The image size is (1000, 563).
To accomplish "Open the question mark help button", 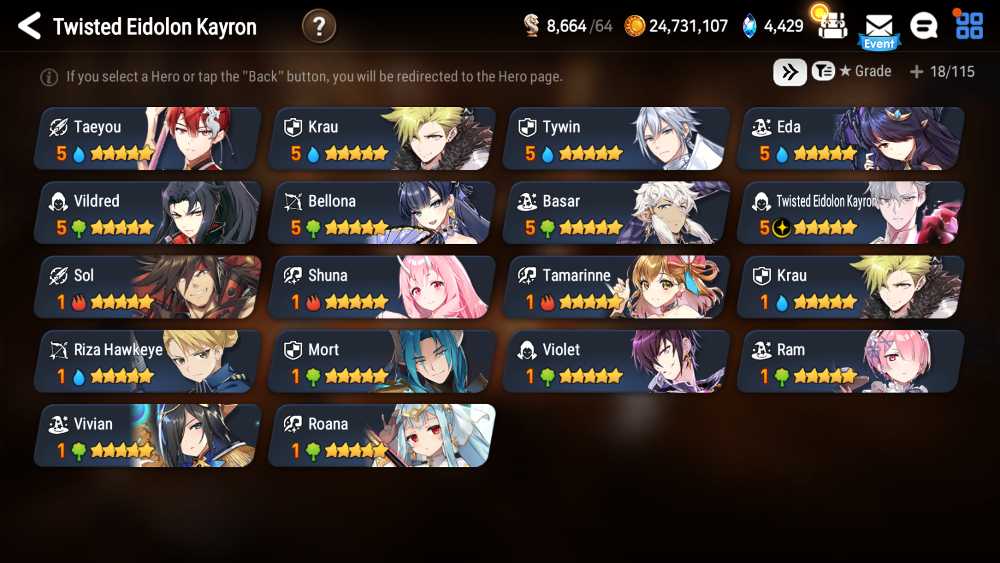I will [318, 26].
